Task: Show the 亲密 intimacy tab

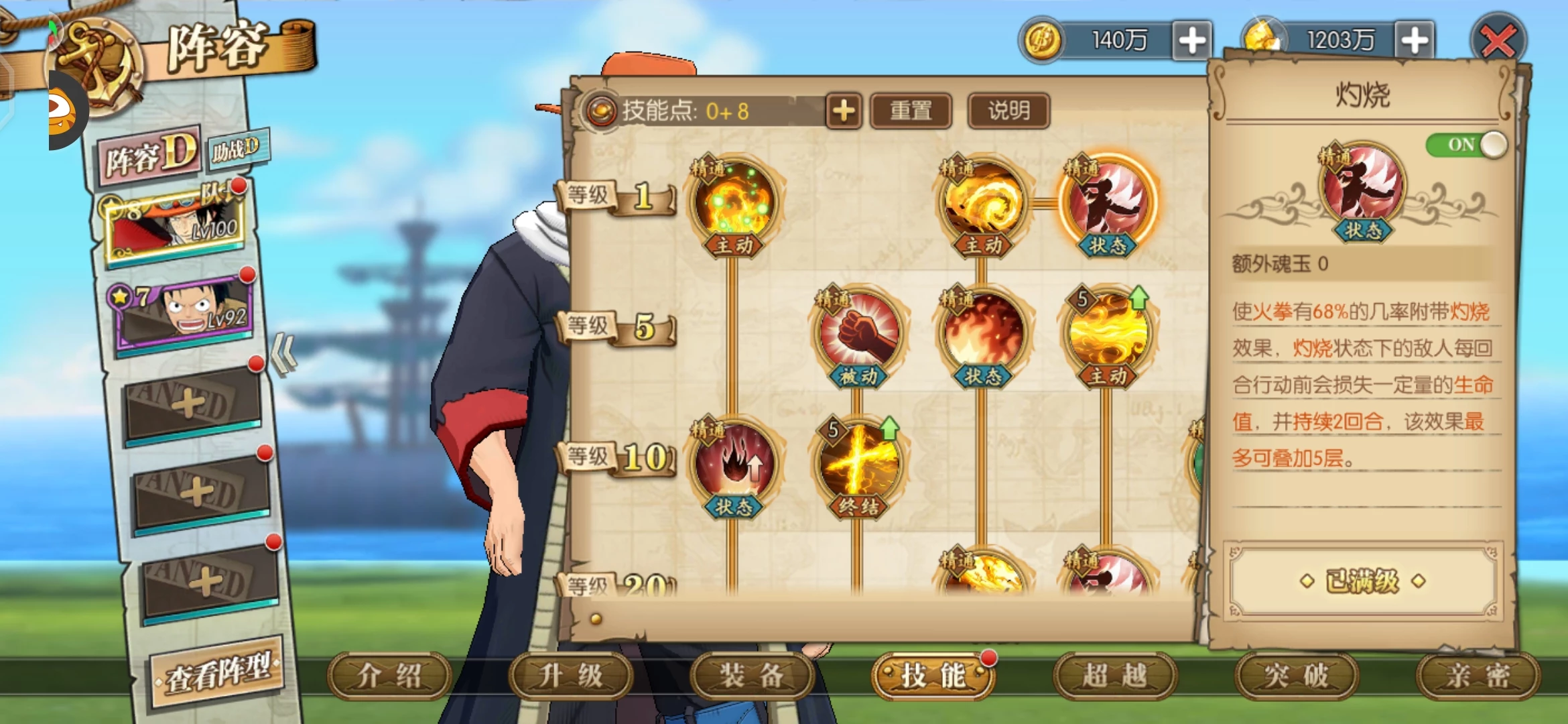Action: (x=1478, y=676)
